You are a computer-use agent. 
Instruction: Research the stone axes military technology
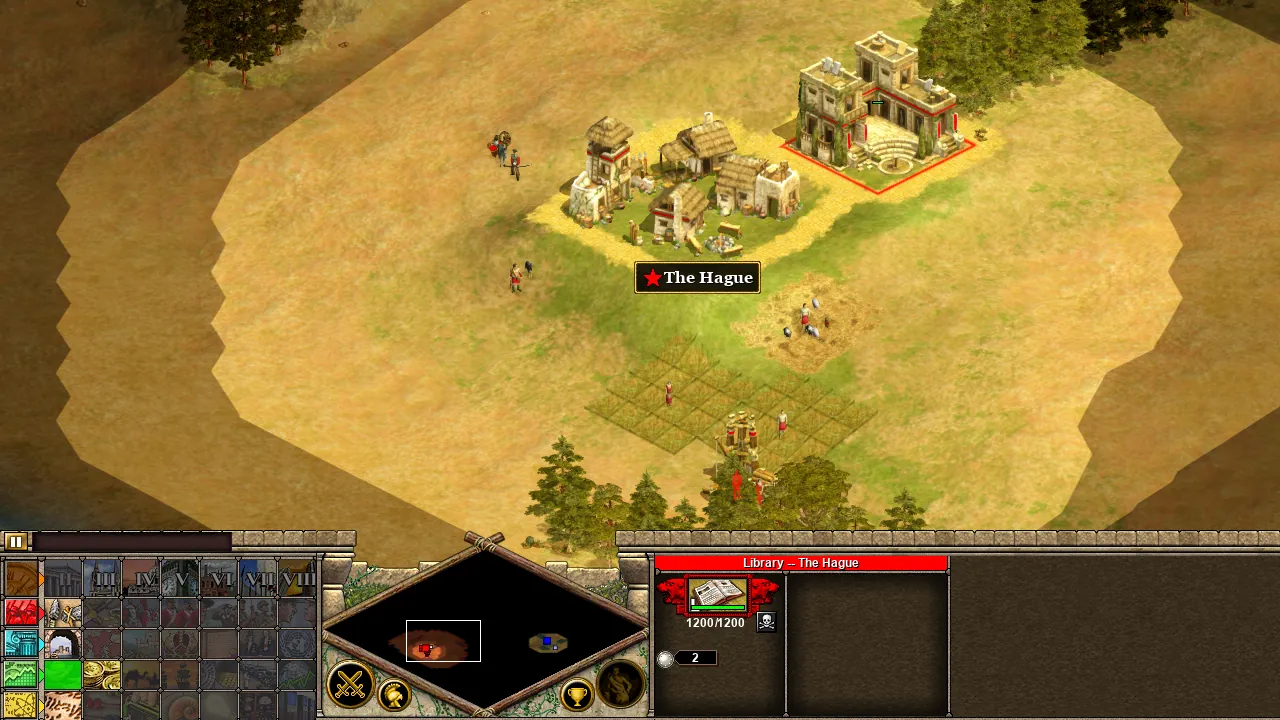coord(61,611)
